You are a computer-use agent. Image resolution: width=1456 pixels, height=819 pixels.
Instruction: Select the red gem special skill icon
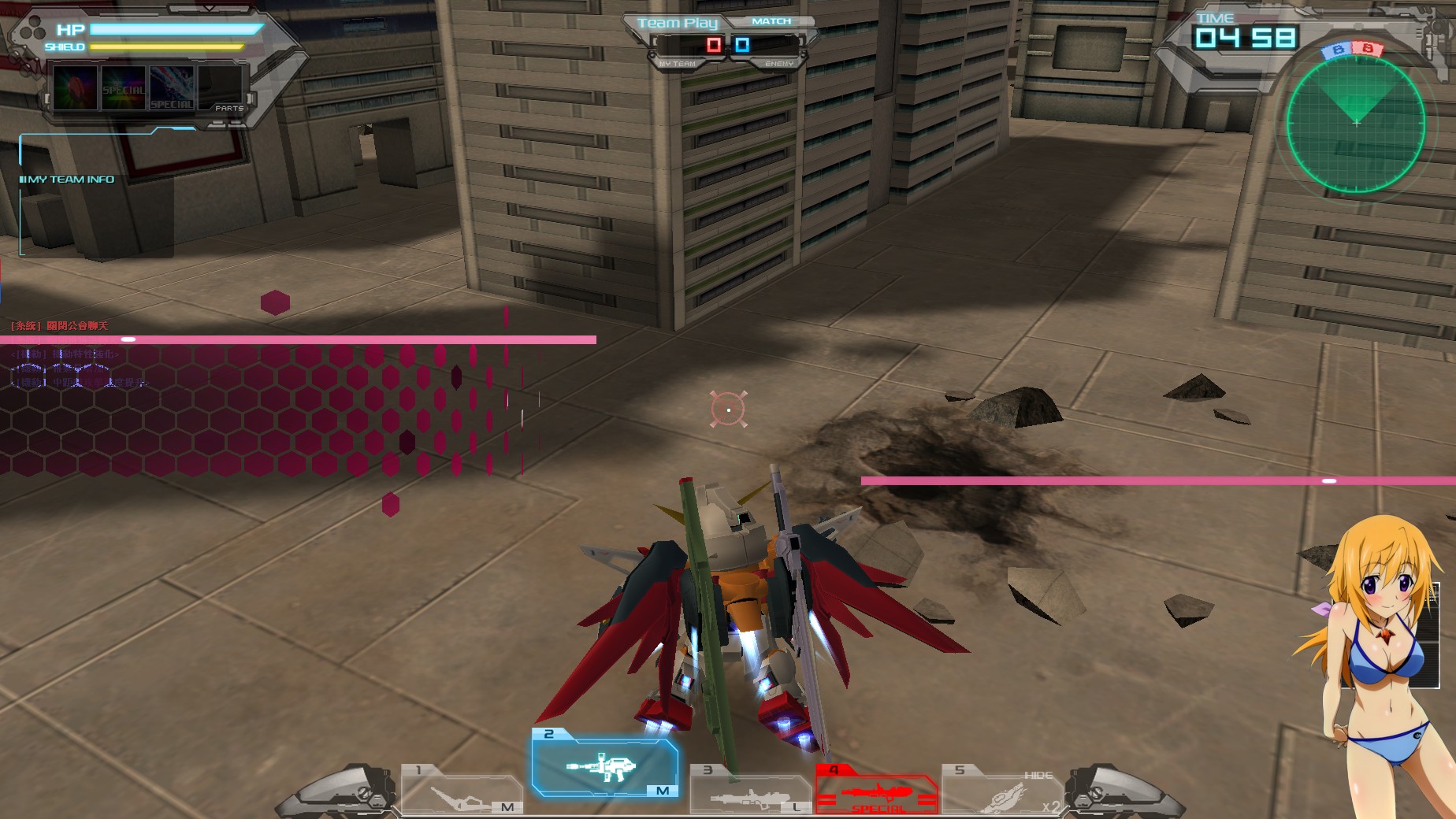[x=73, y=88]
